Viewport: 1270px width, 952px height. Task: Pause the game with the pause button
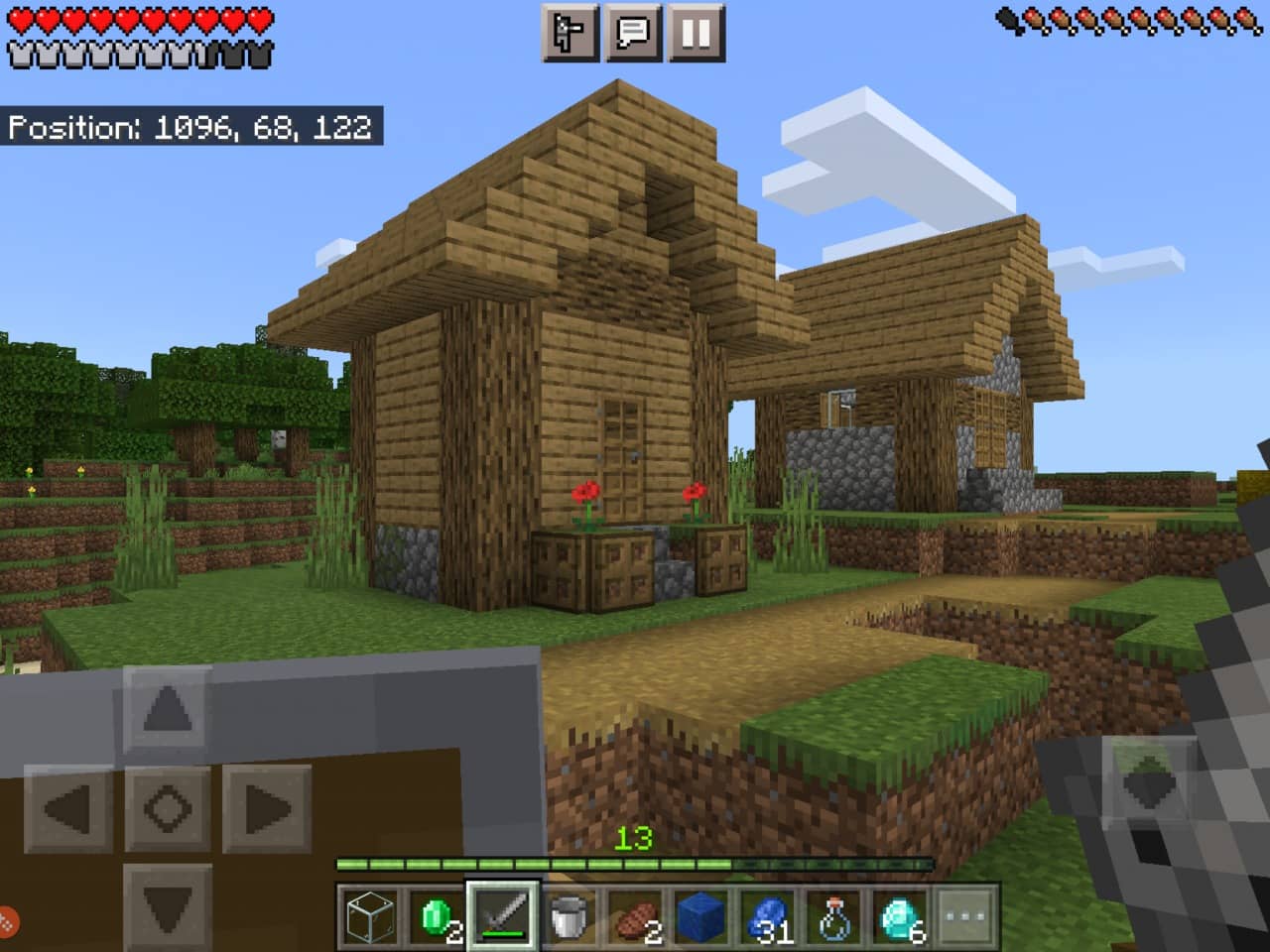click(697, 33)
